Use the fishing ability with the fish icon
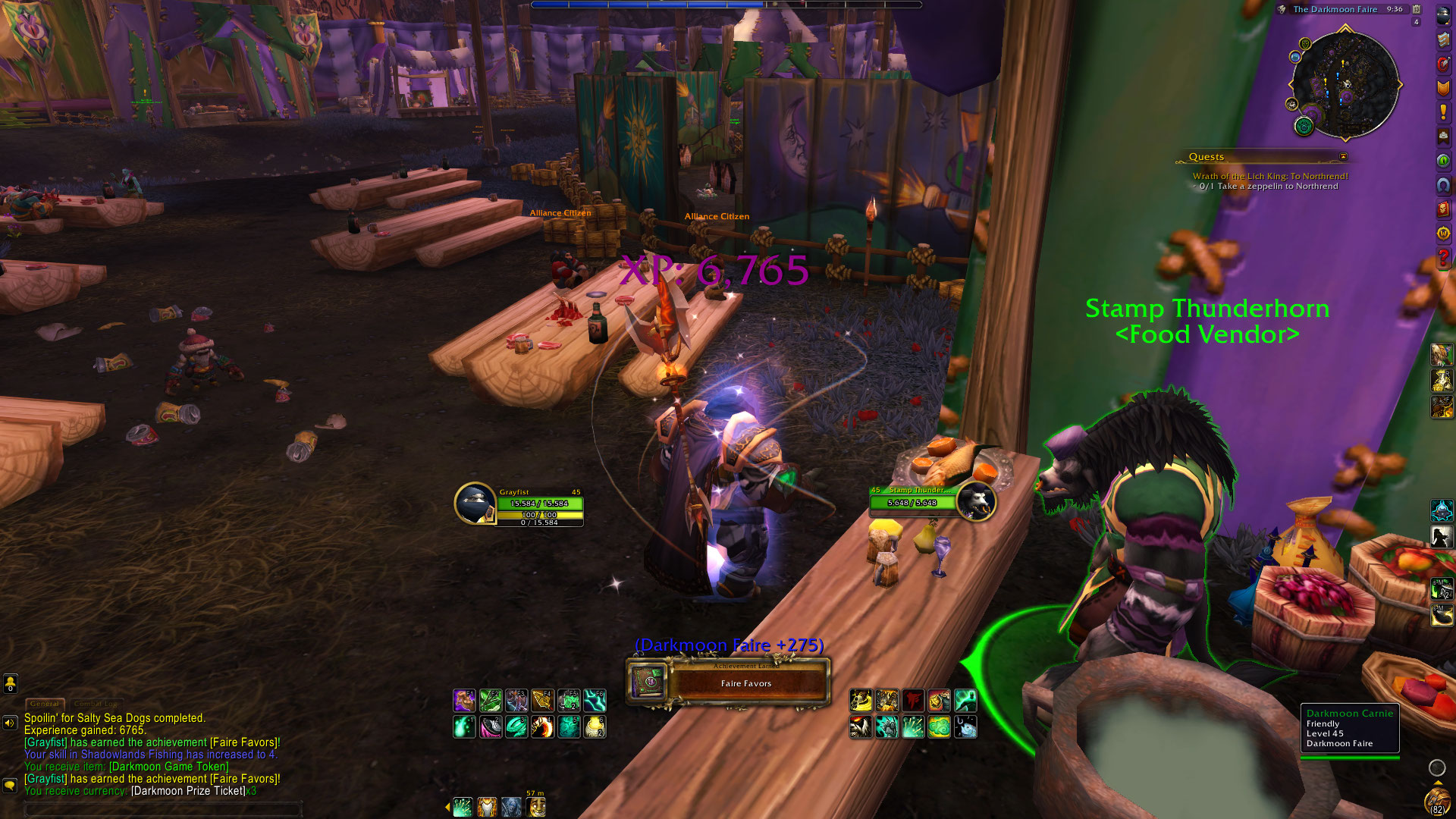Screen dimensions: 1456x819 coord(965,726)
